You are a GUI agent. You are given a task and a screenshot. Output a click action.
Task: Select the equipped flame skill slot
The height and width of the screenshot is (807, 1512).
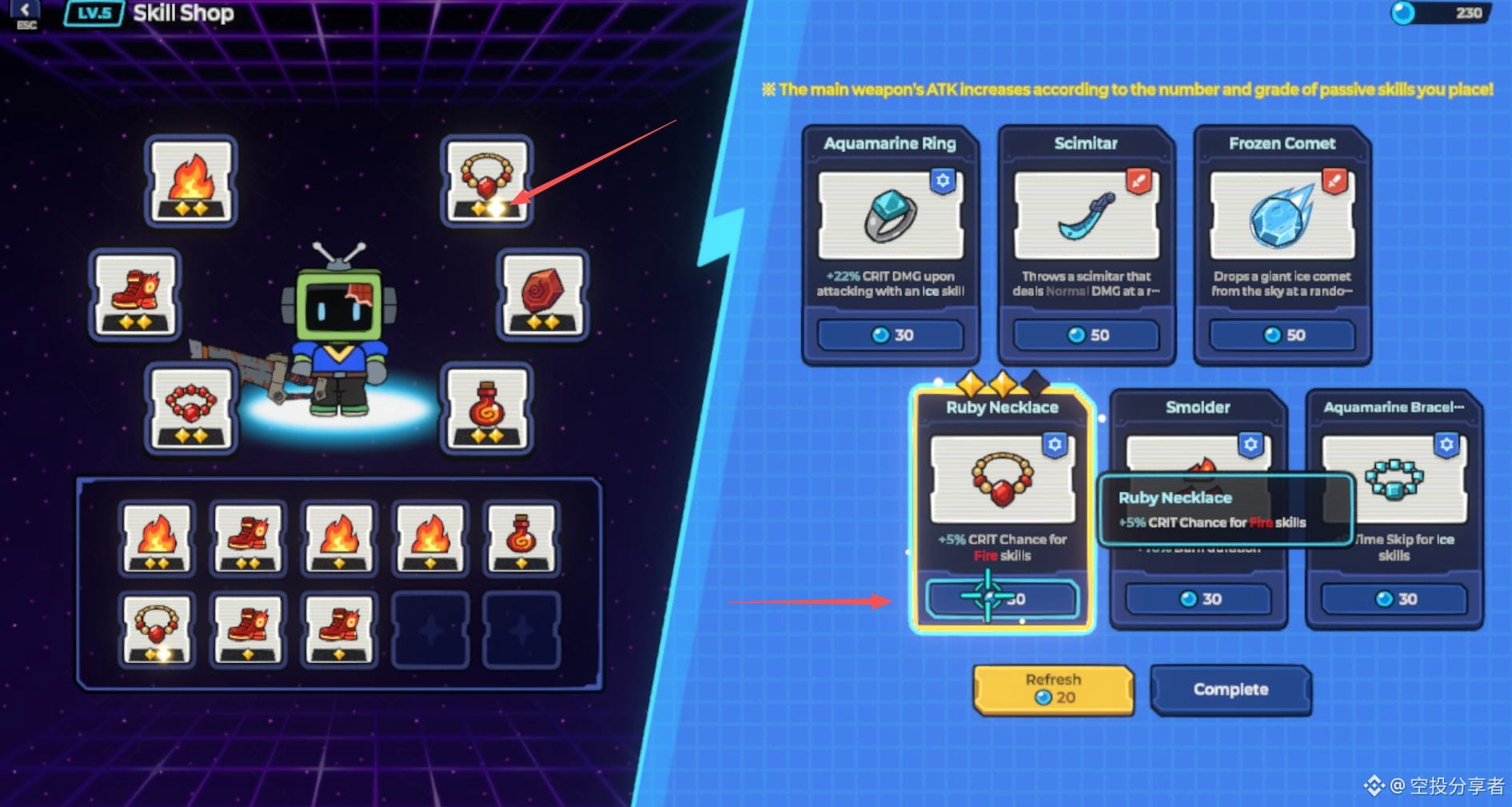tap(190, 182)
